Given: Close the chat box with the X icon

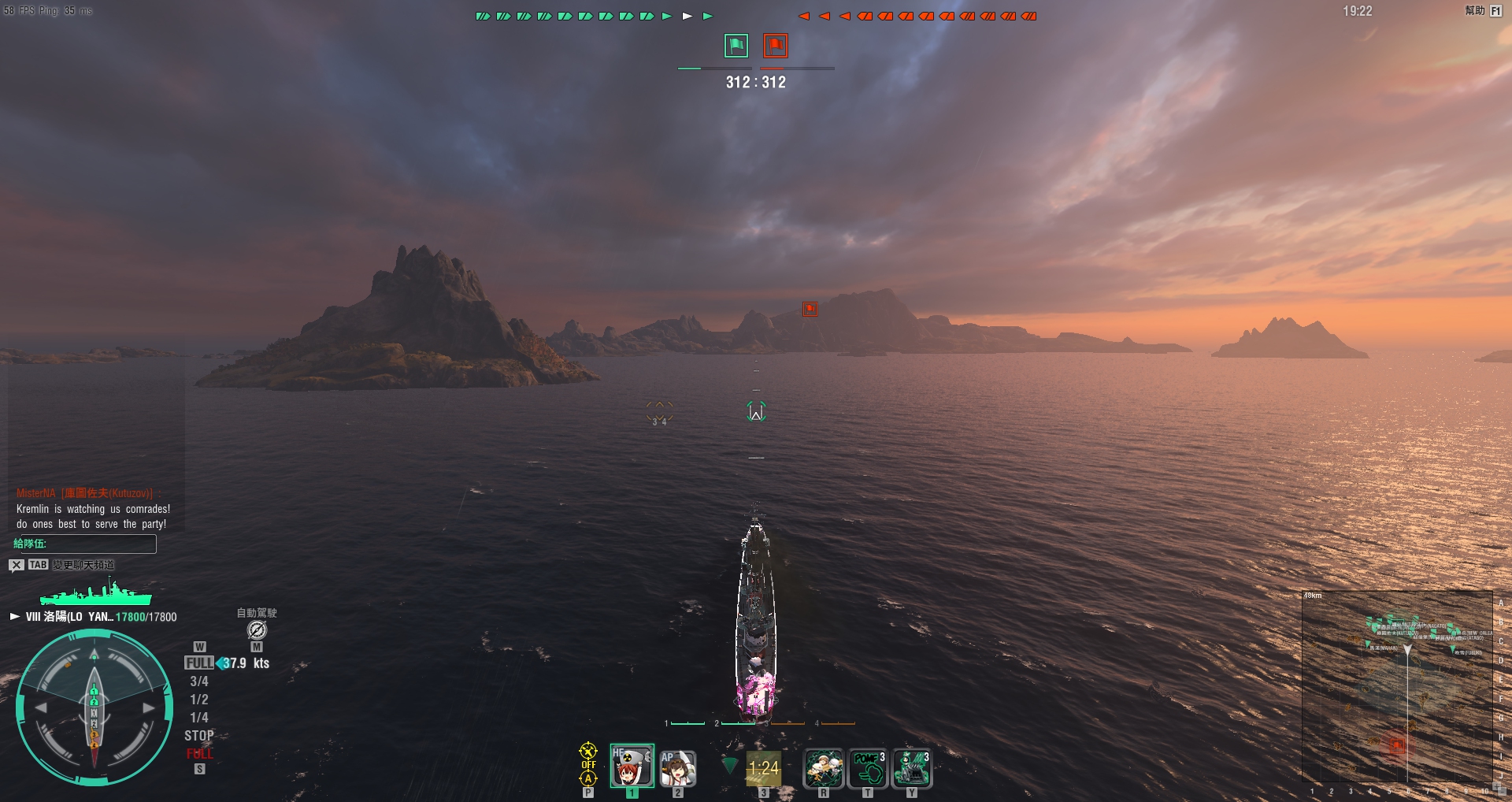Looking at the screenshot, I should tap(17, 565).
